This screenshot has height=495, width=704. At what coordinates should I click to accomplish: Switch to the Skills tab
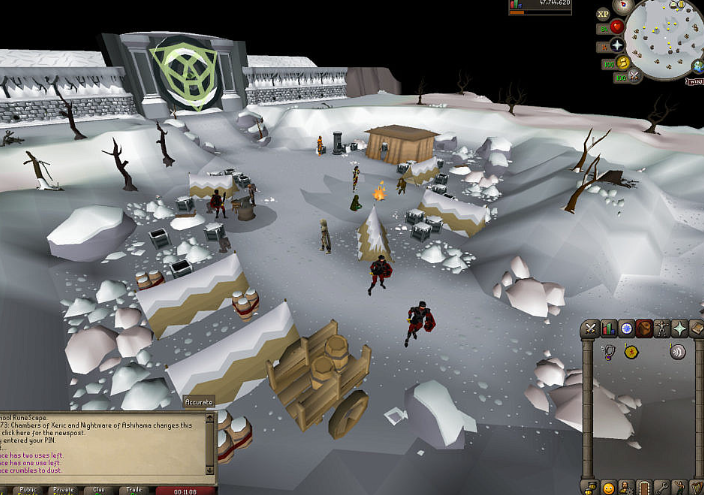coord(609,327)
